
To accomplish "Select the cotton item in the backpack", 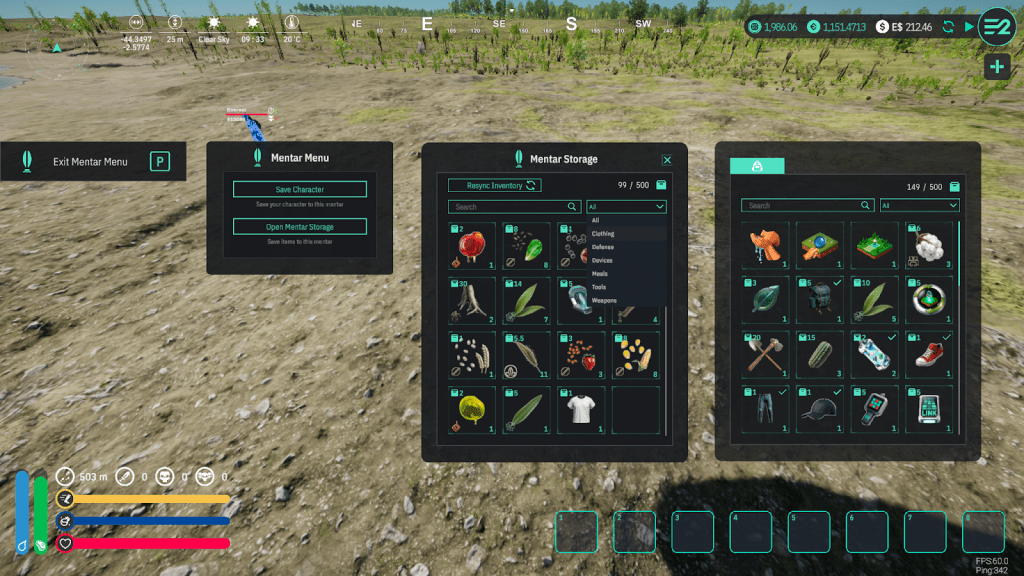I will pos(931,245).
